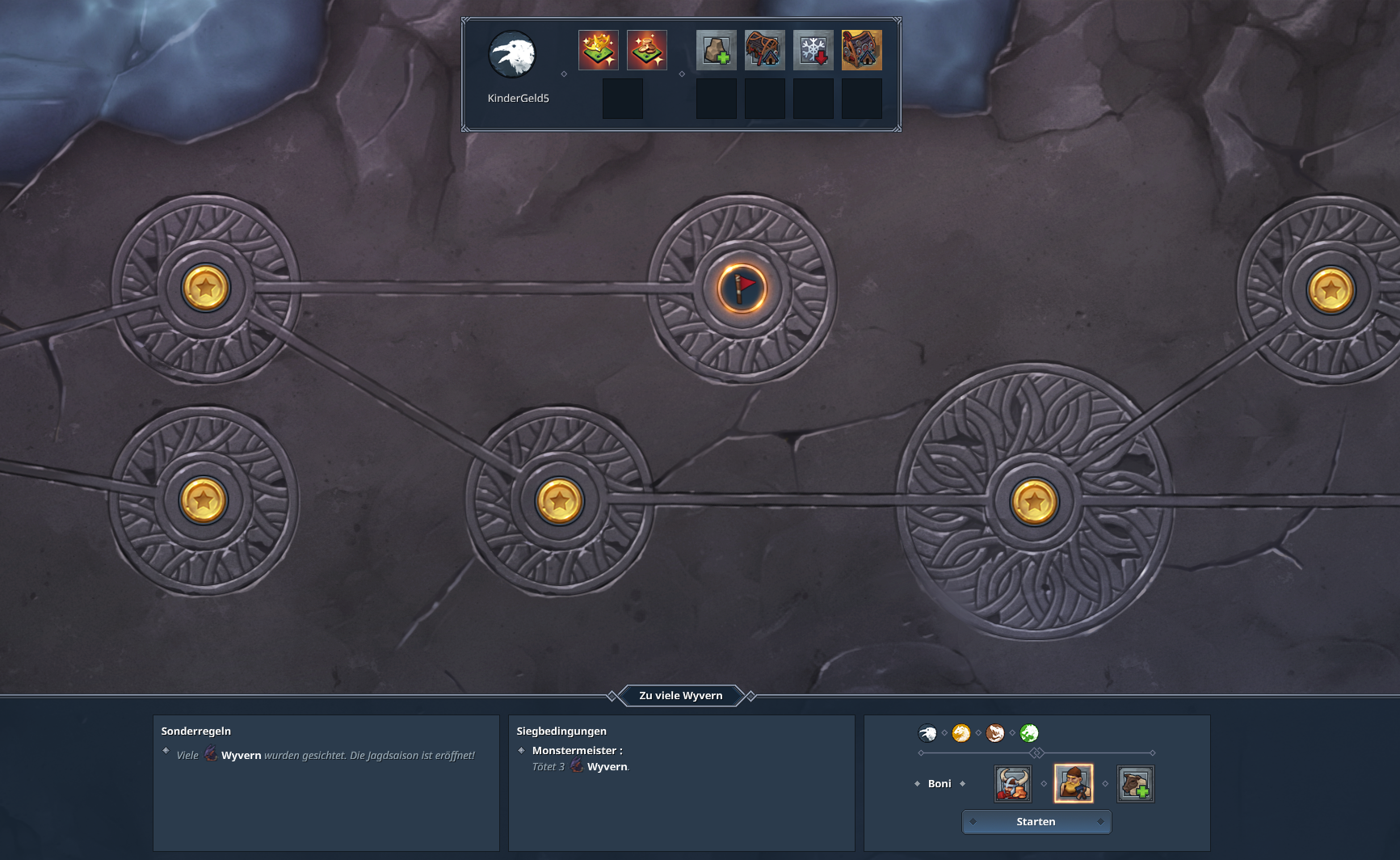The image size is (1400, 860).
Task: Open the 'Zu viele Wyvern' mission banner
Action: click(681, 695)
